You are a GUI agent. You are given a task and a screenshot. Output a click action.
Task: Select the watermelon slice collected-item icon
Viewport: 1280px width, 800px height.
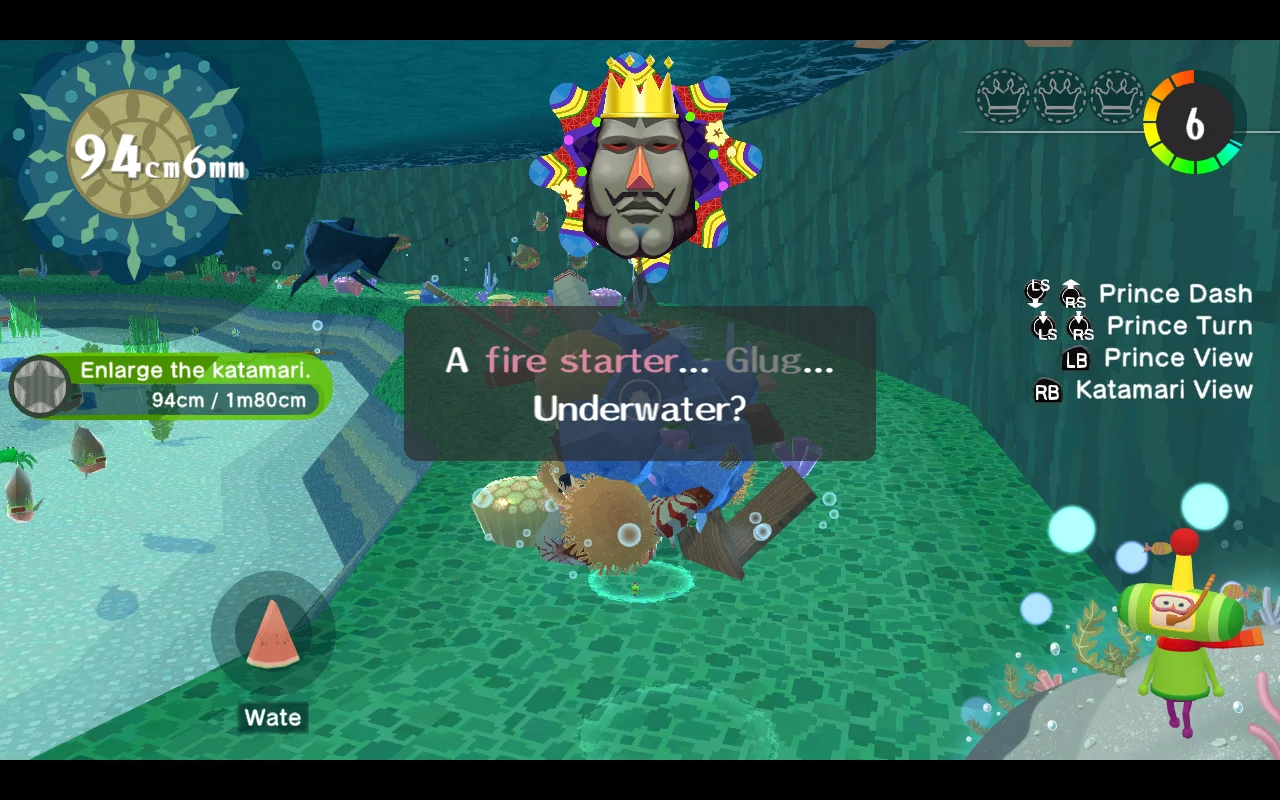click(x=272, y=634)
